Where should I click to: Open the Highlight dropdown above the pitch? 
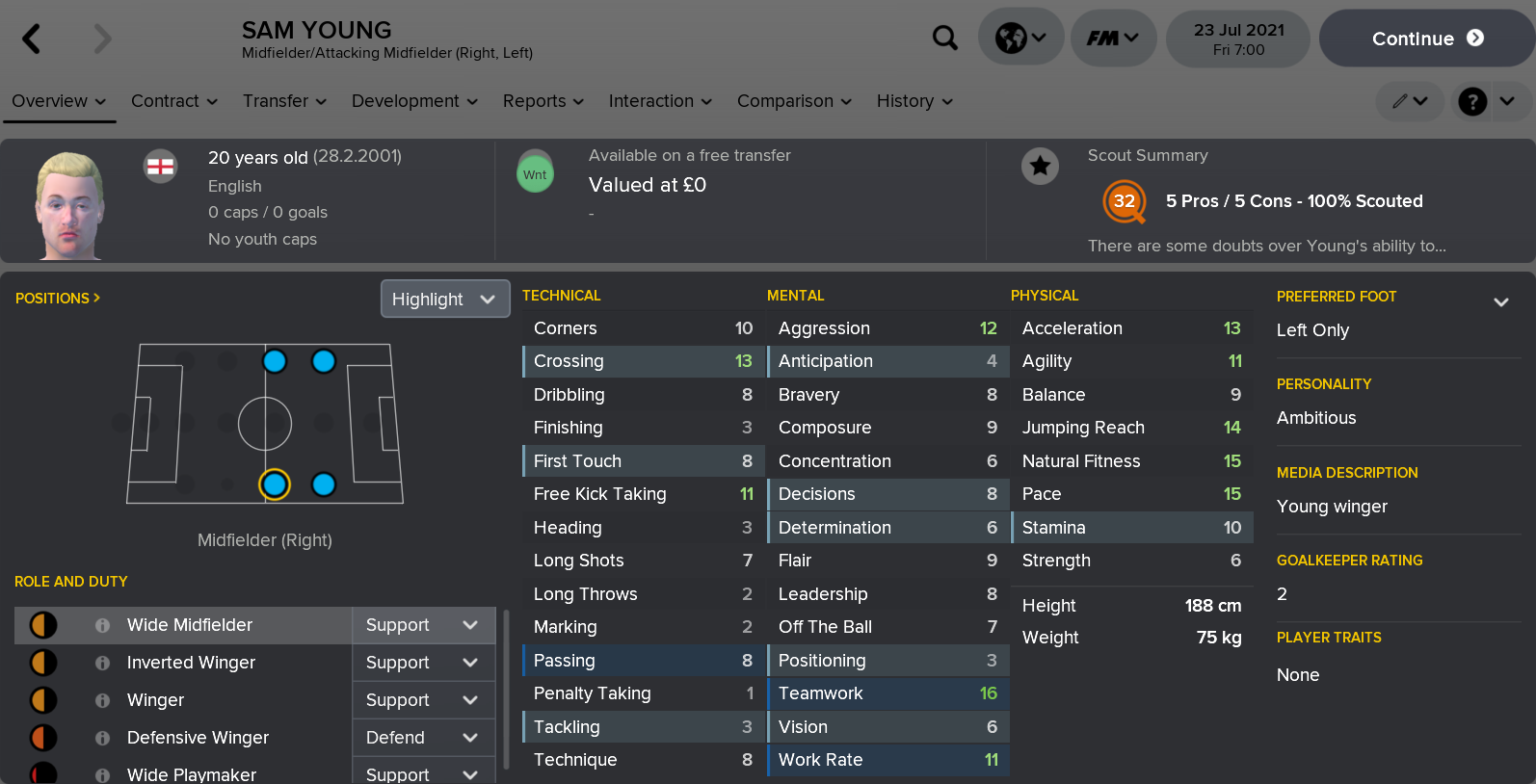[x=444, y=299]
